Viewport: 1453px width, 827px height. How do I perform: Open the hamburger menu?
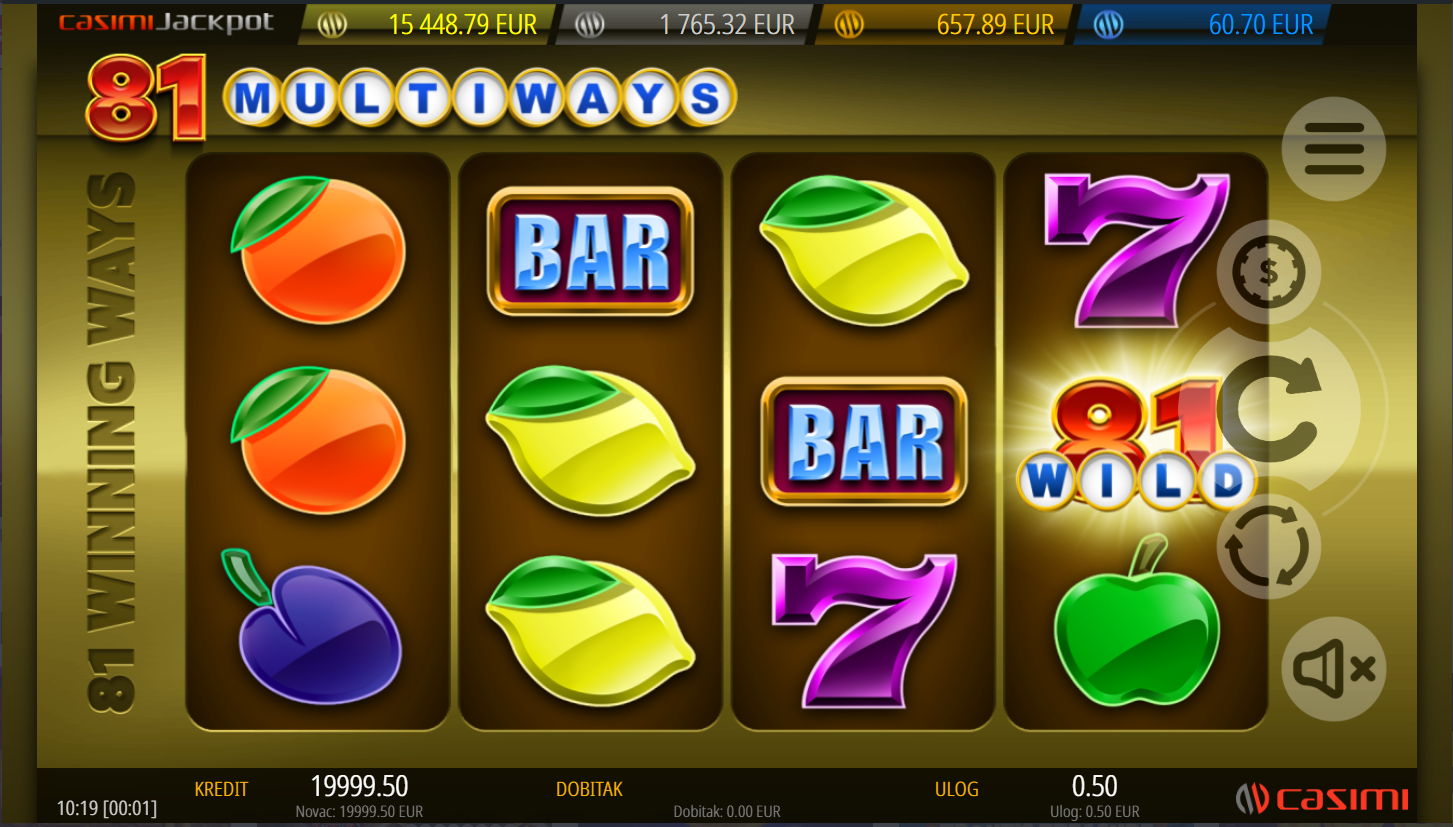1333,149
